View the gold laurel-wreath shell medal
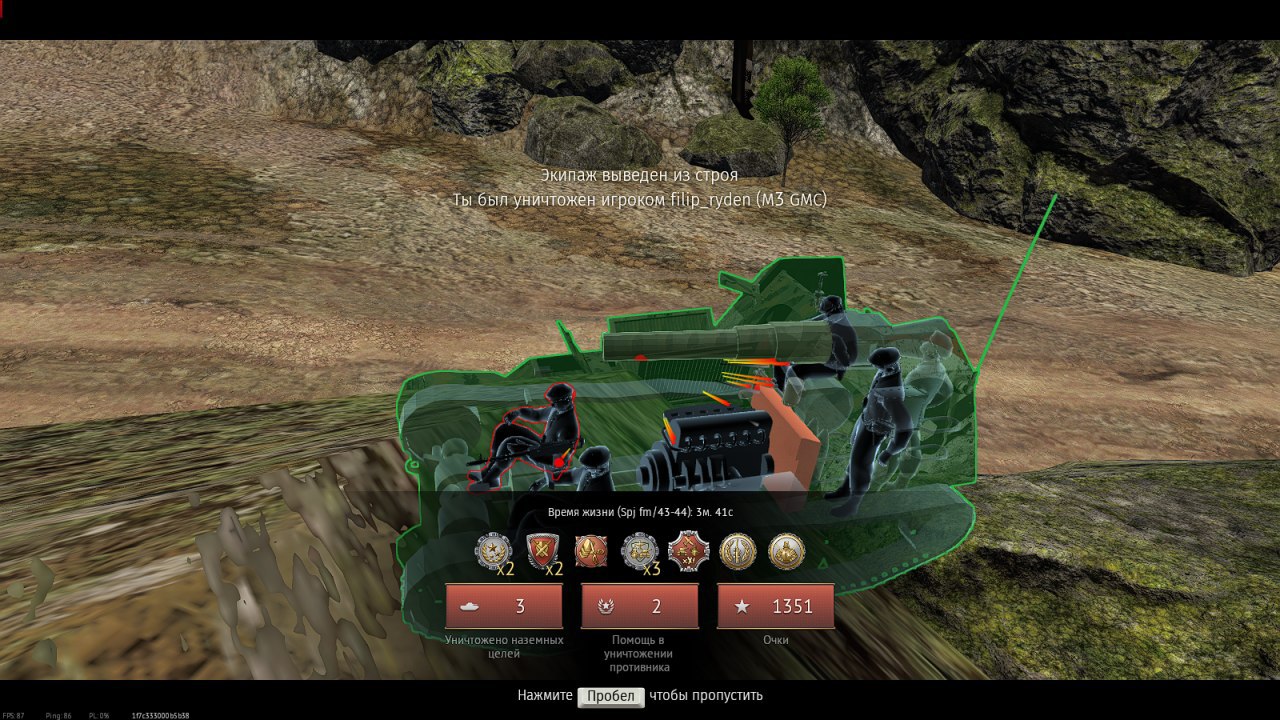The width and height of the screenshot is (1280, 720). (x=738, y=551)
